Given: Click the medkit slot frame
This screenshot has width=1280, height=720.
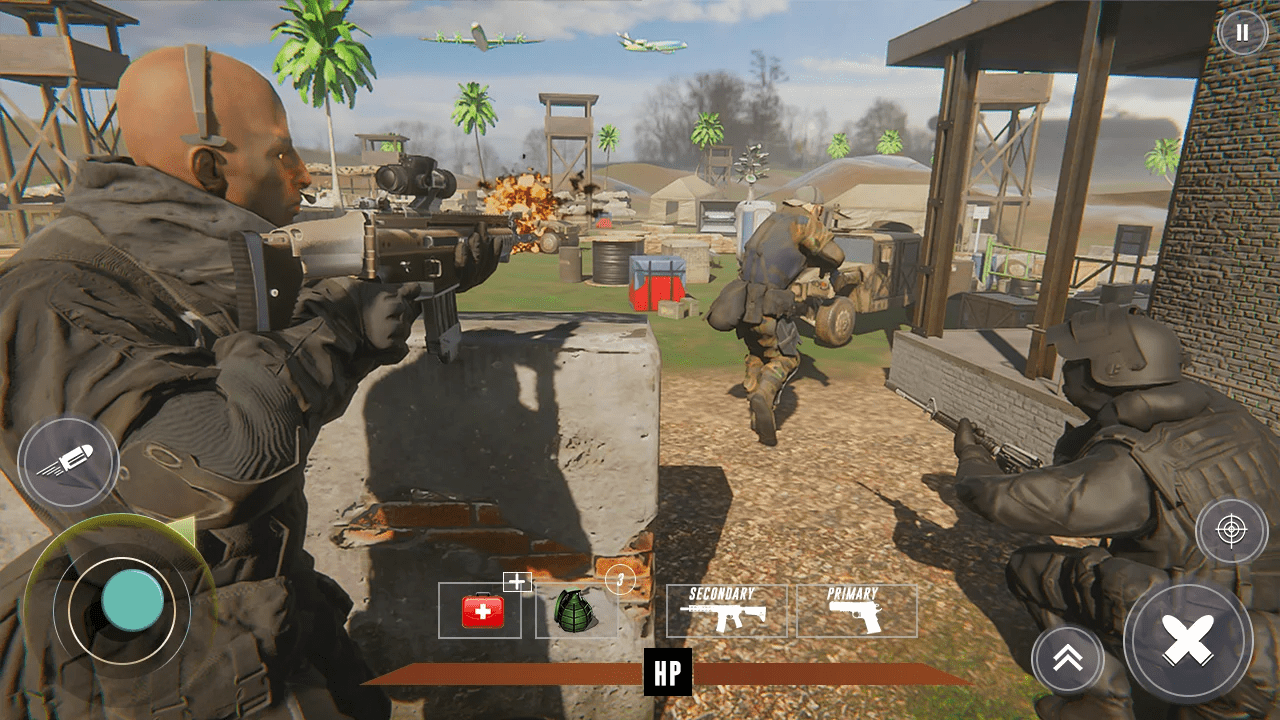Looking at the screenshot, I should click(479, 609).
